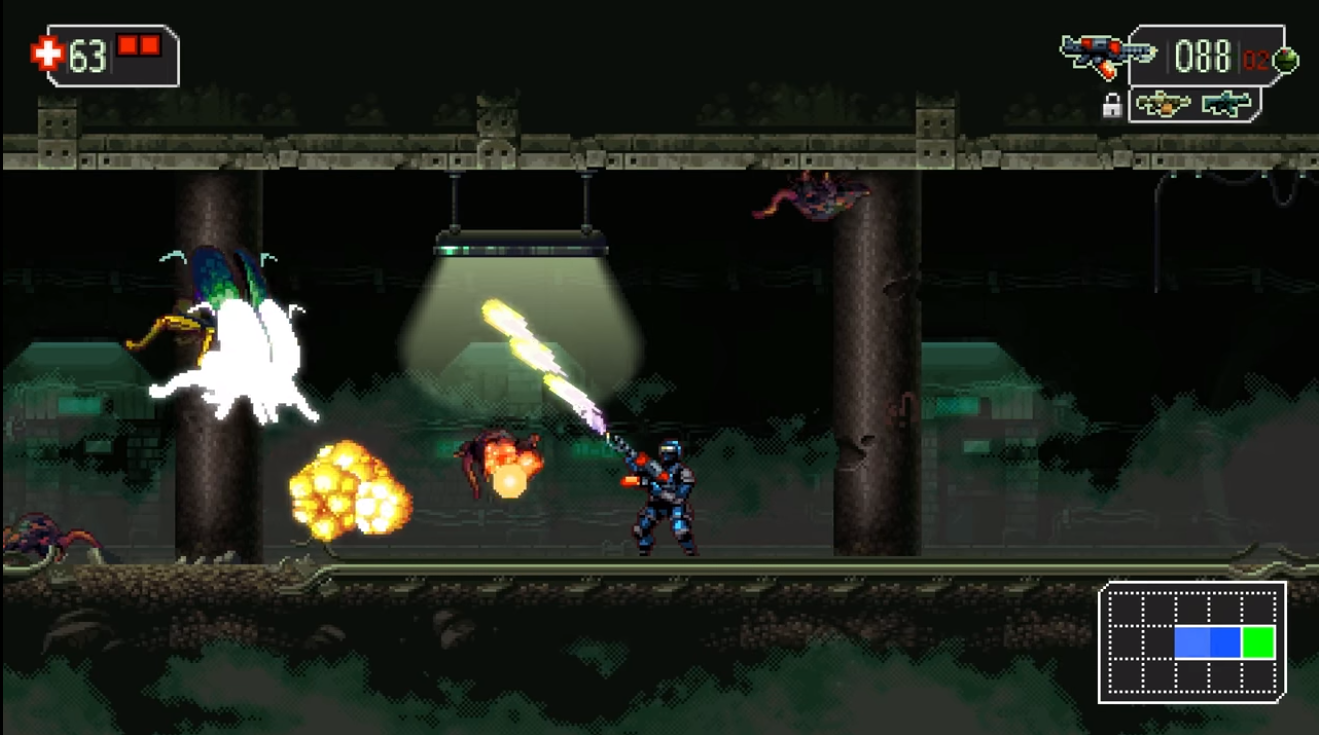Select the tan rocket launcher weapon icon
The height and width of the screenshot is (735, 1319).
tap(1162, 101)
